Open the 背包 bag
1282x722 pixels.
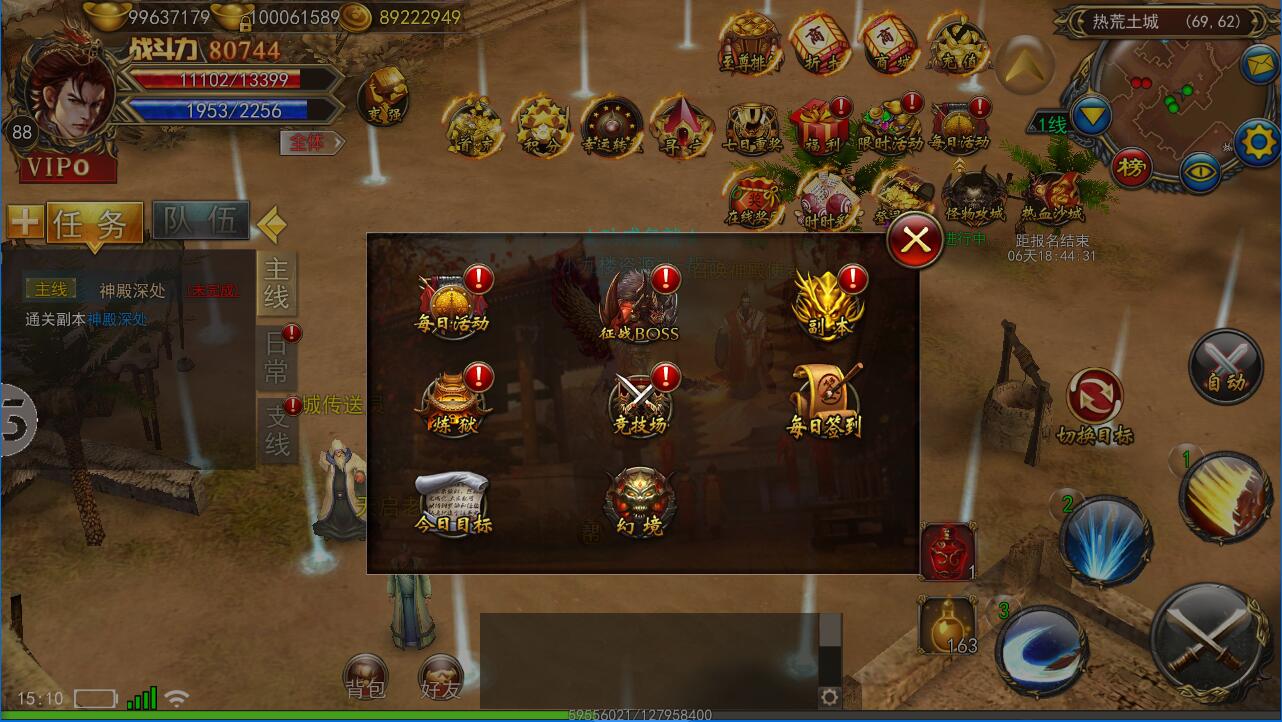pyautogui.click(x=365, y=678)
